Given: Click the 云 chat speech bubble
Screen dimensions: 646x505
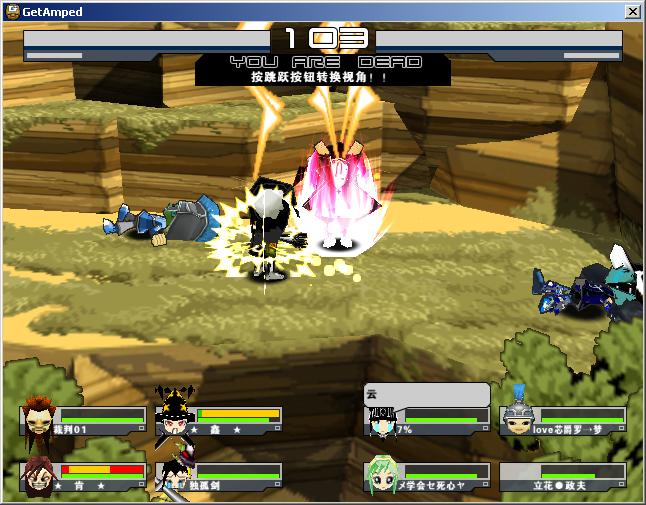Looking at the screenshot, I should 427,394.
